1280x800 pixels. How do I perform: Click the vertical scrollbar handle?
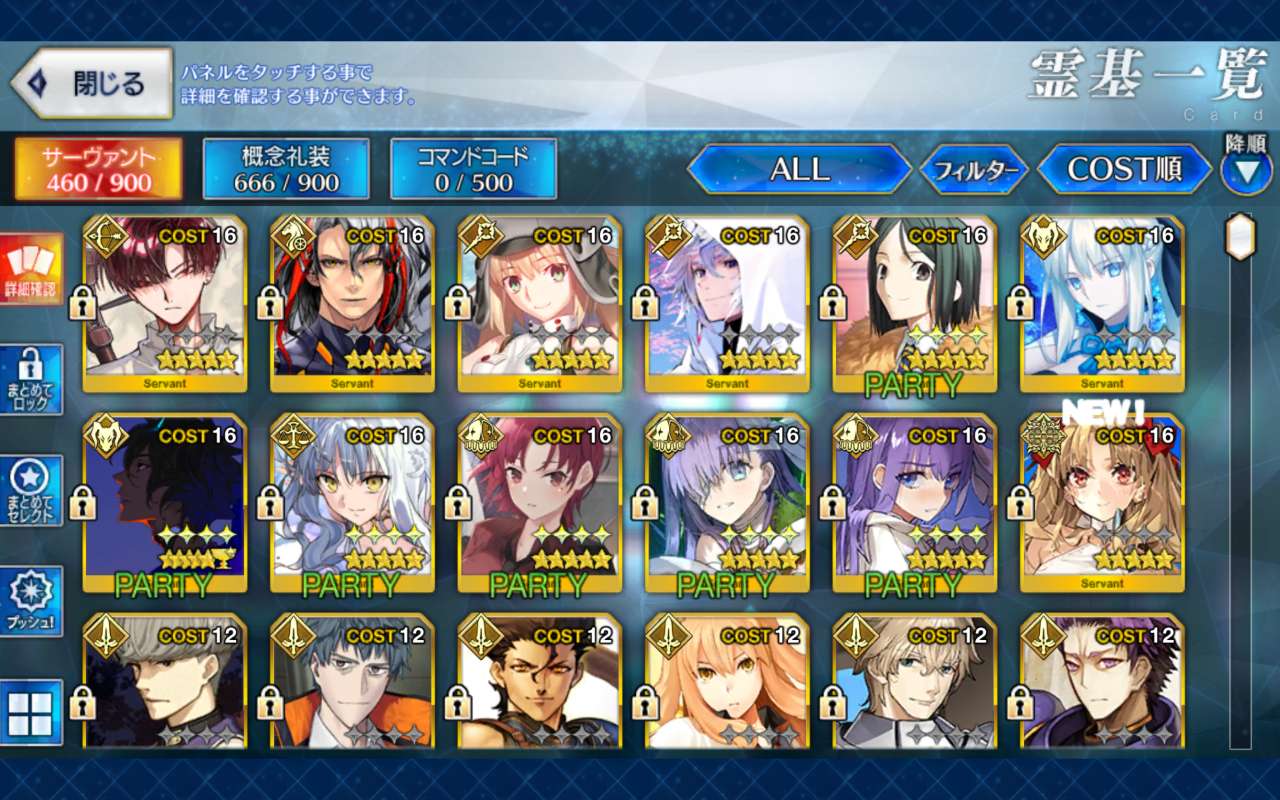[x=1240, y=237]
